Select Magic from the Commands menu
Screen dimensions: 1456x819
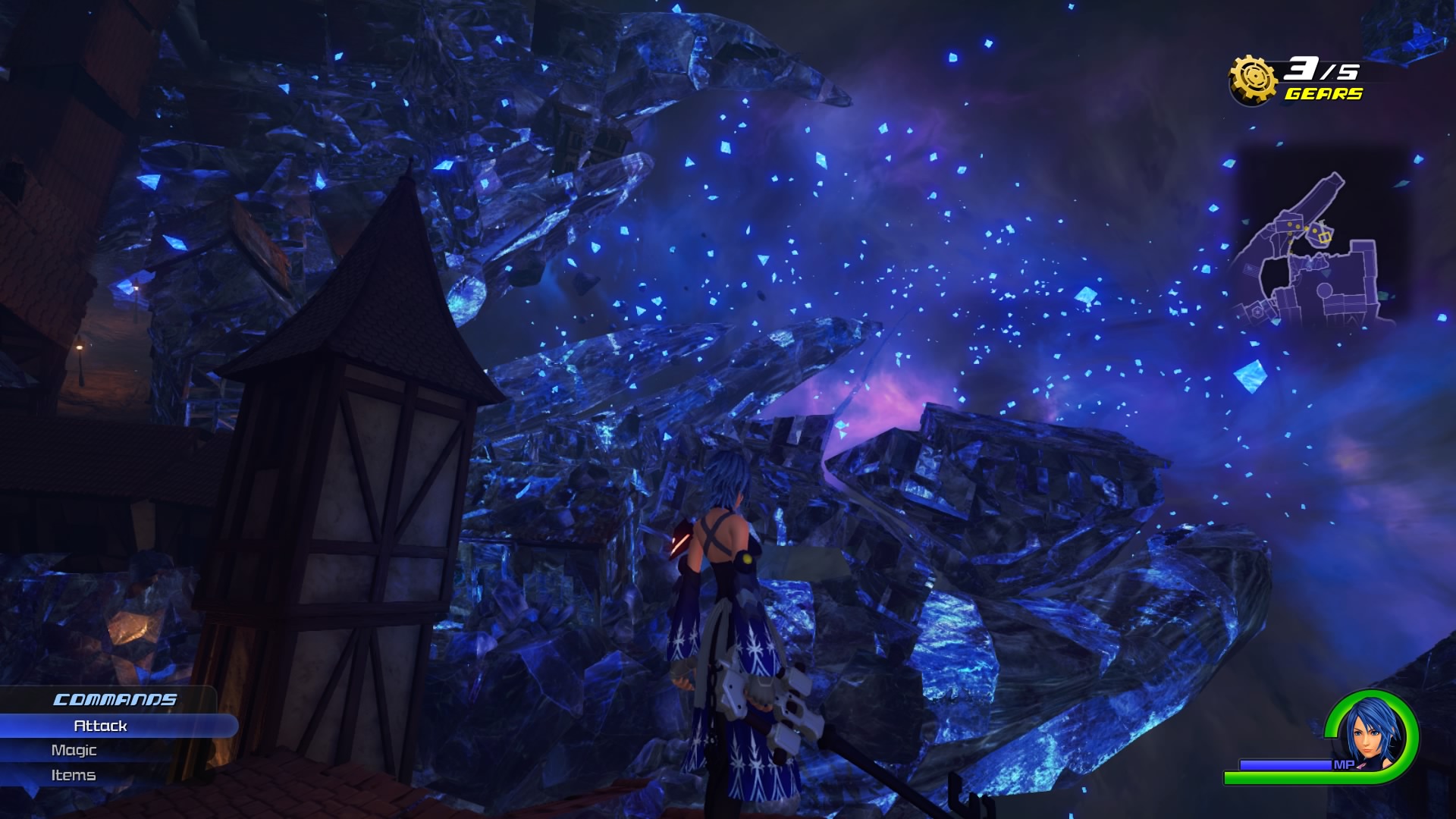[x=74, y=750]
